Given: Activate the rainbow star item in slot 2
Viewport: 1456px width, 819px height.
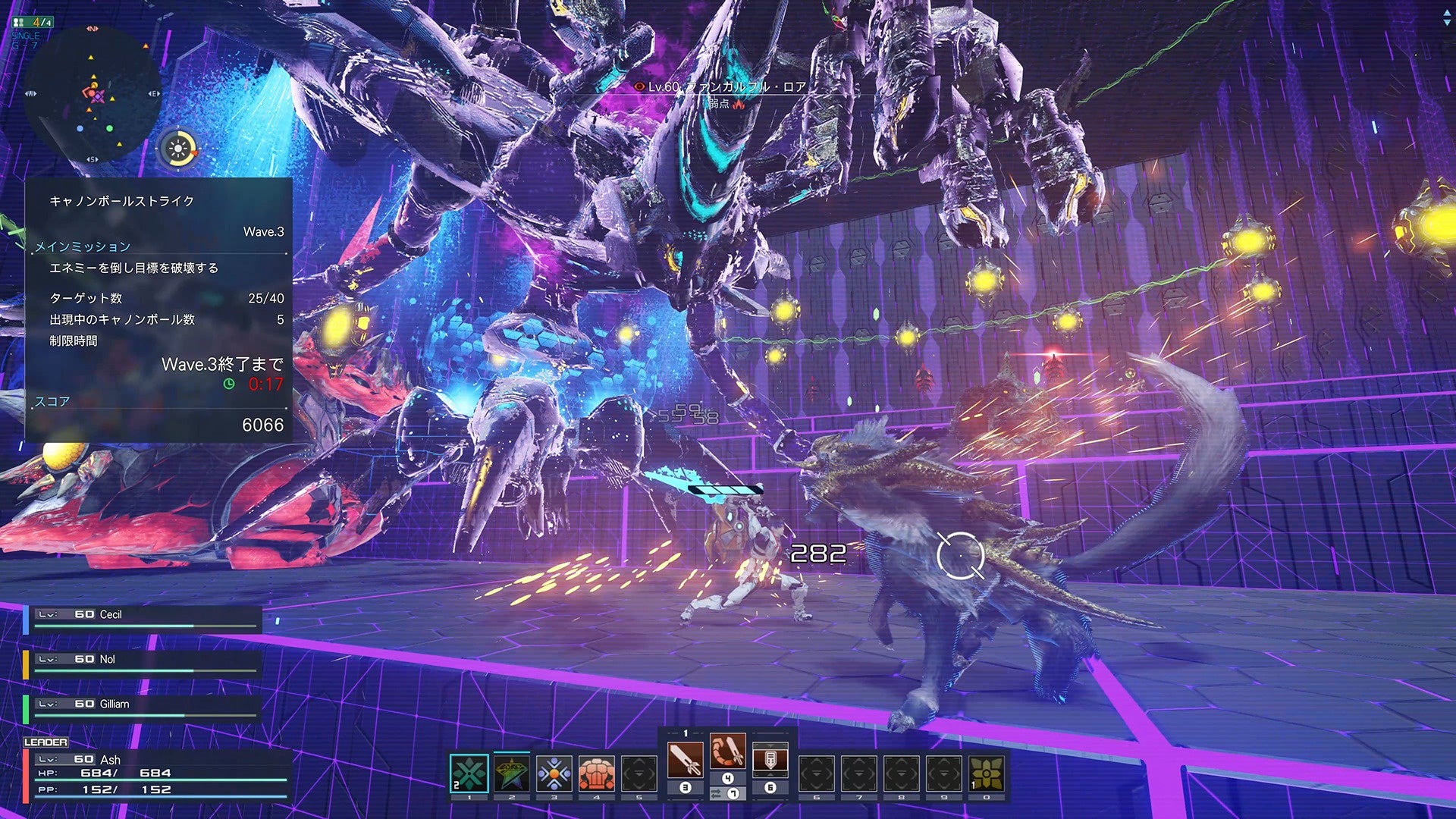Looking at the screenshot, I should (x=511, y=773).
